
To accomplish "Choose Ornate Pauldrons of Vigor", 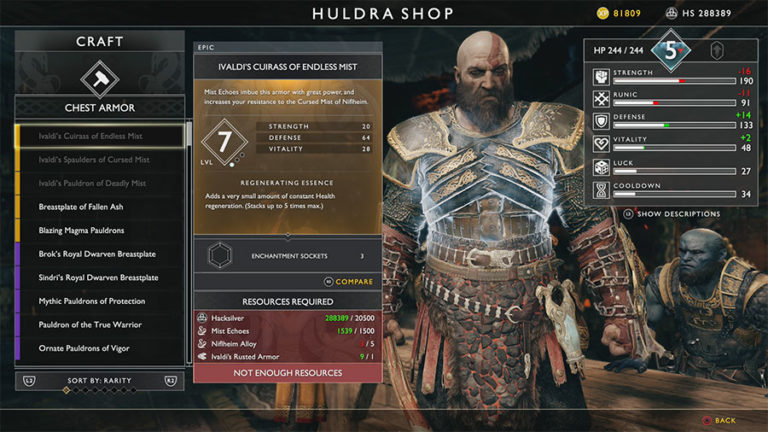I will 99,348.
